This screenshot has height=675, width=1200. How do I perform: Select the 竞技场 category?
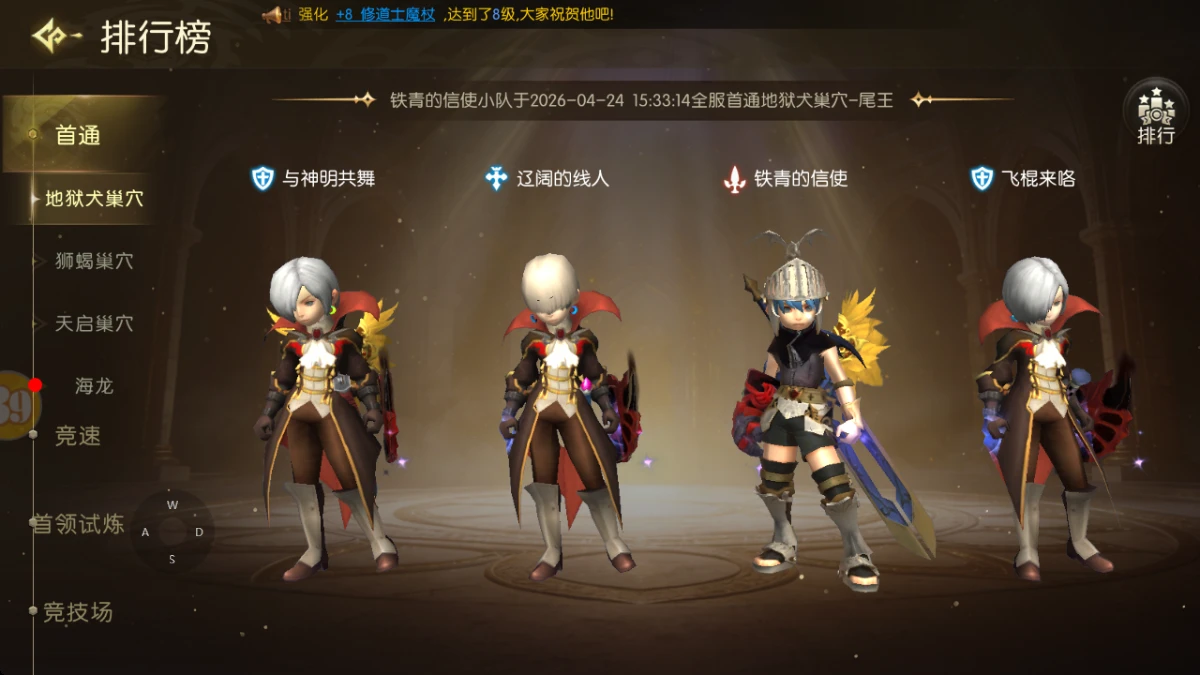[78, 612]
